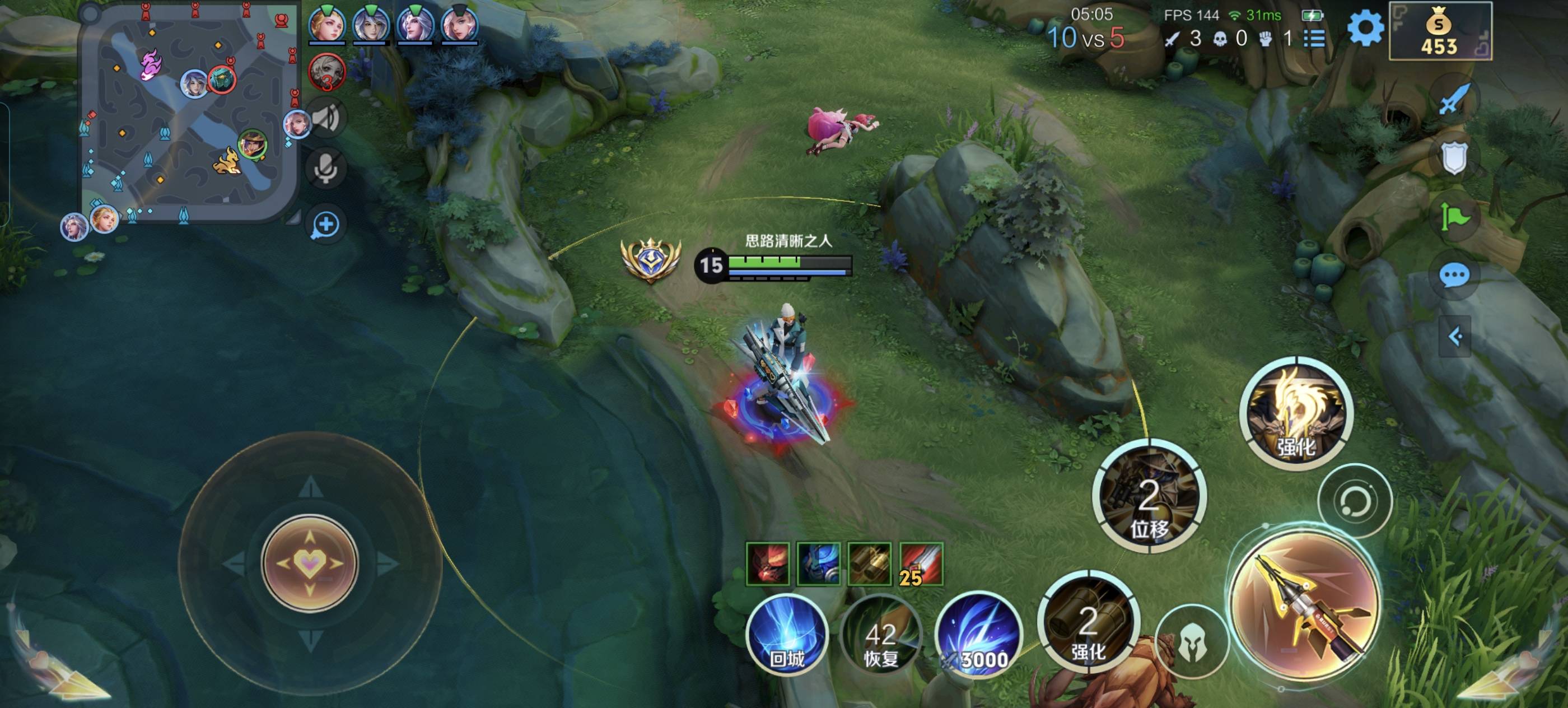
Task: Trigger the 位移 dash skill
Action: [x=1149, y=497]
